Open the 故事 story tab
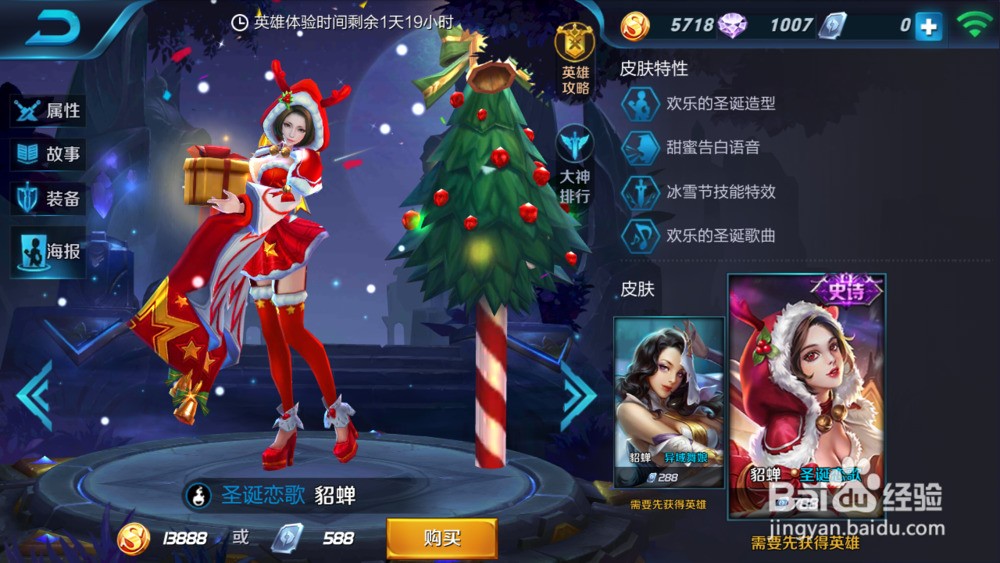 [x=48, y=155]
